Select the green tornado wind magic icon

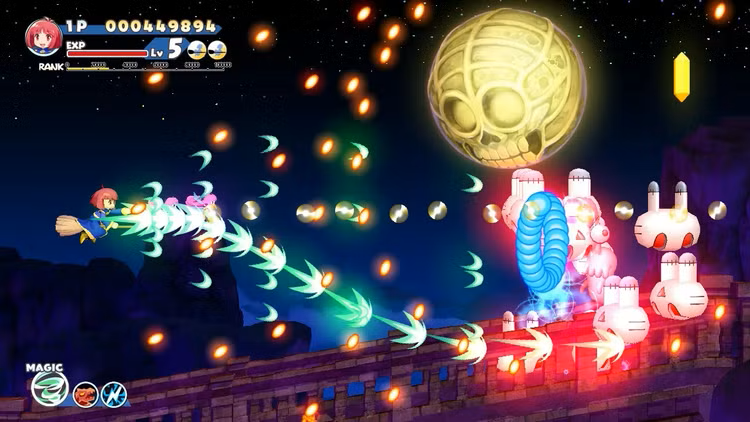(48, 388)
